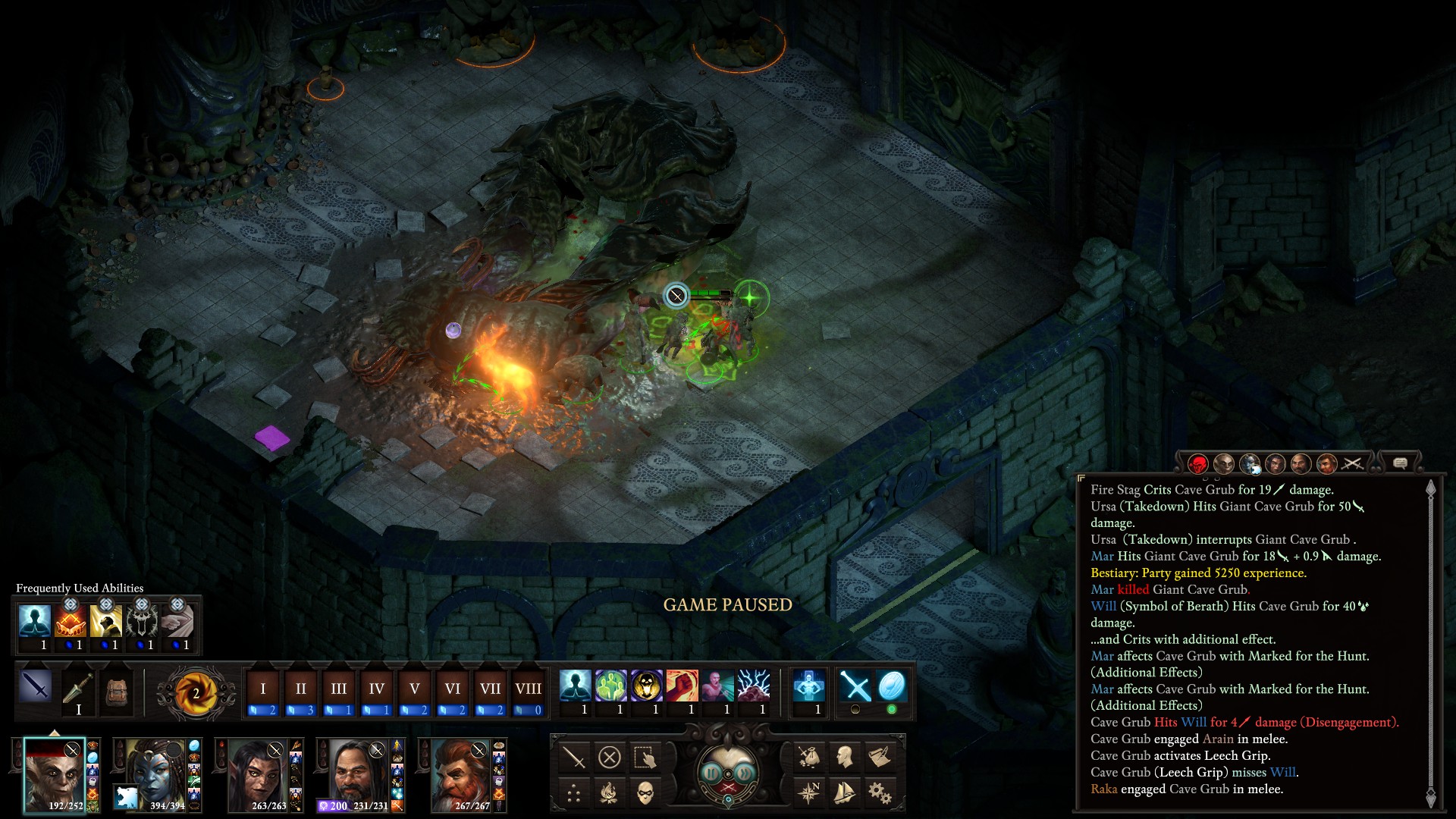Use the red fist ability
1456x819 pixels.
point(682,686)
